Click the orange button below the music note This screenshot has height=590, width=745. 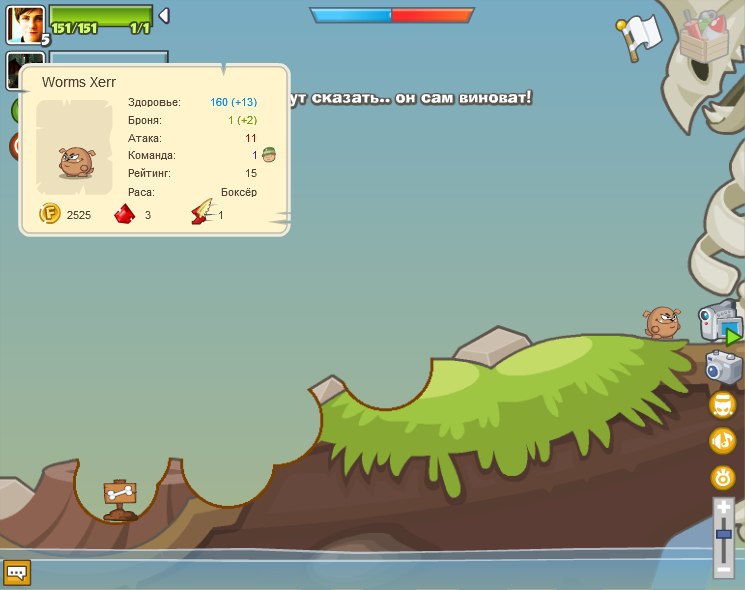coord(722,477)
